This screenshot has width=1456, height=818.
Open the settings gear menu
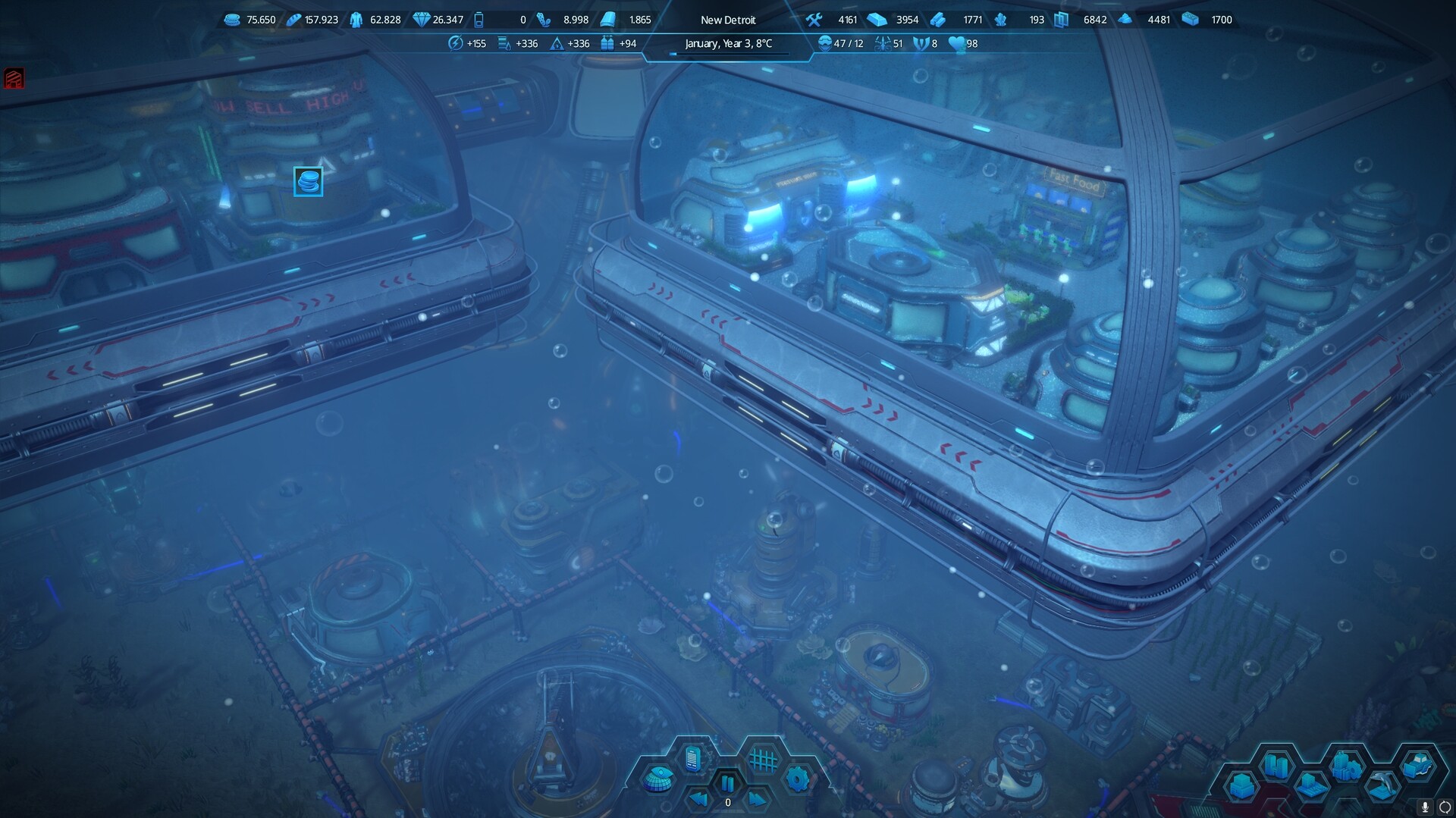point(797,779)
